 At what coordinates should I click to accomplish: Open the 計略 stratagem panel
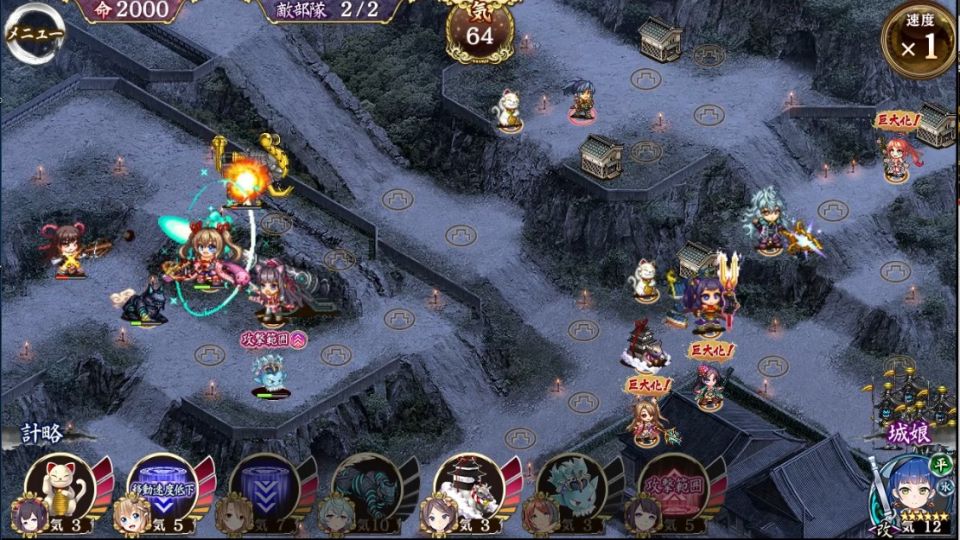(x=42, y=433)
